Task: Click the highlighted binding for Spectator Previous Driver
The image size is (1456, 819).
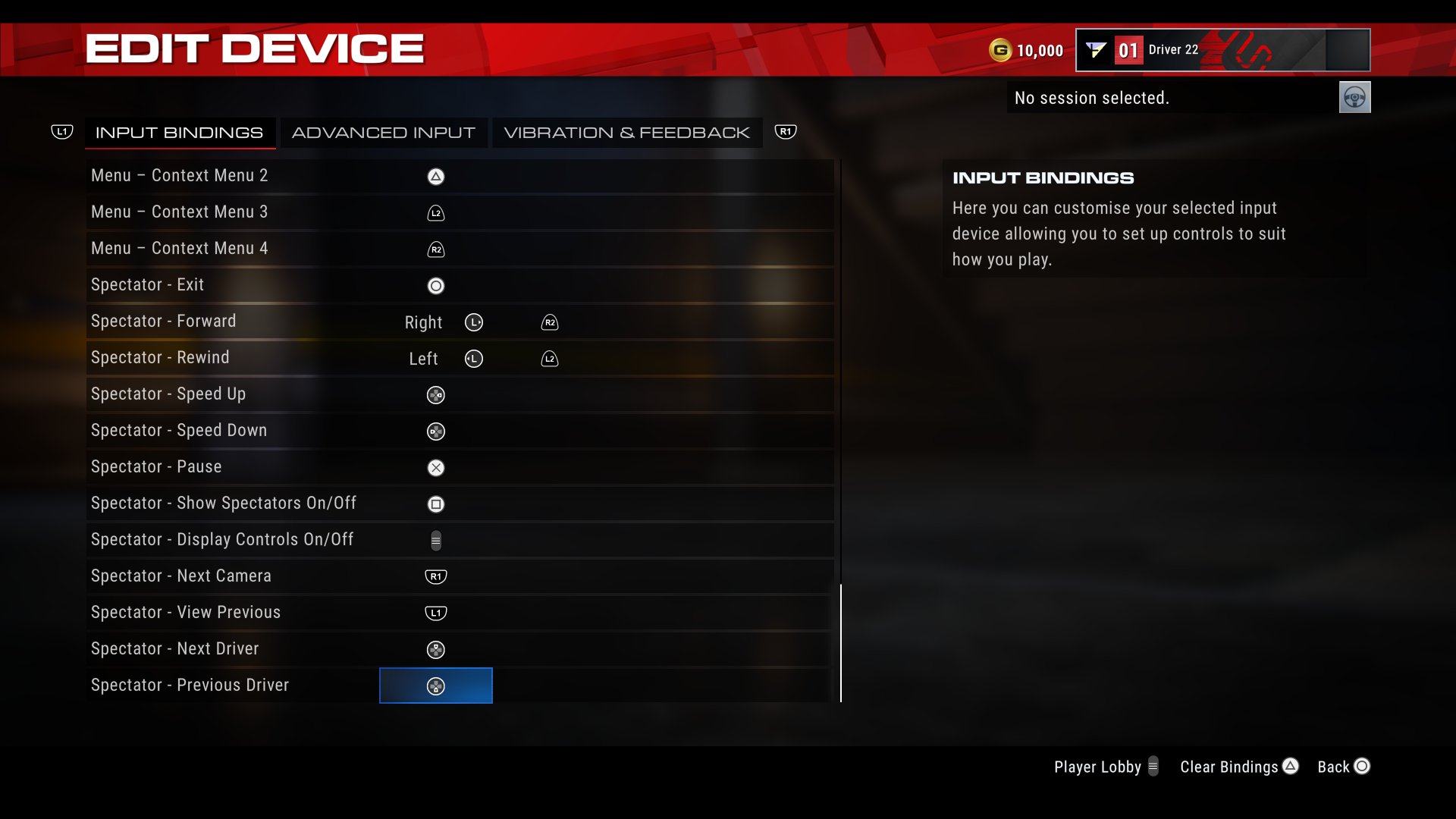Action: 436,686
